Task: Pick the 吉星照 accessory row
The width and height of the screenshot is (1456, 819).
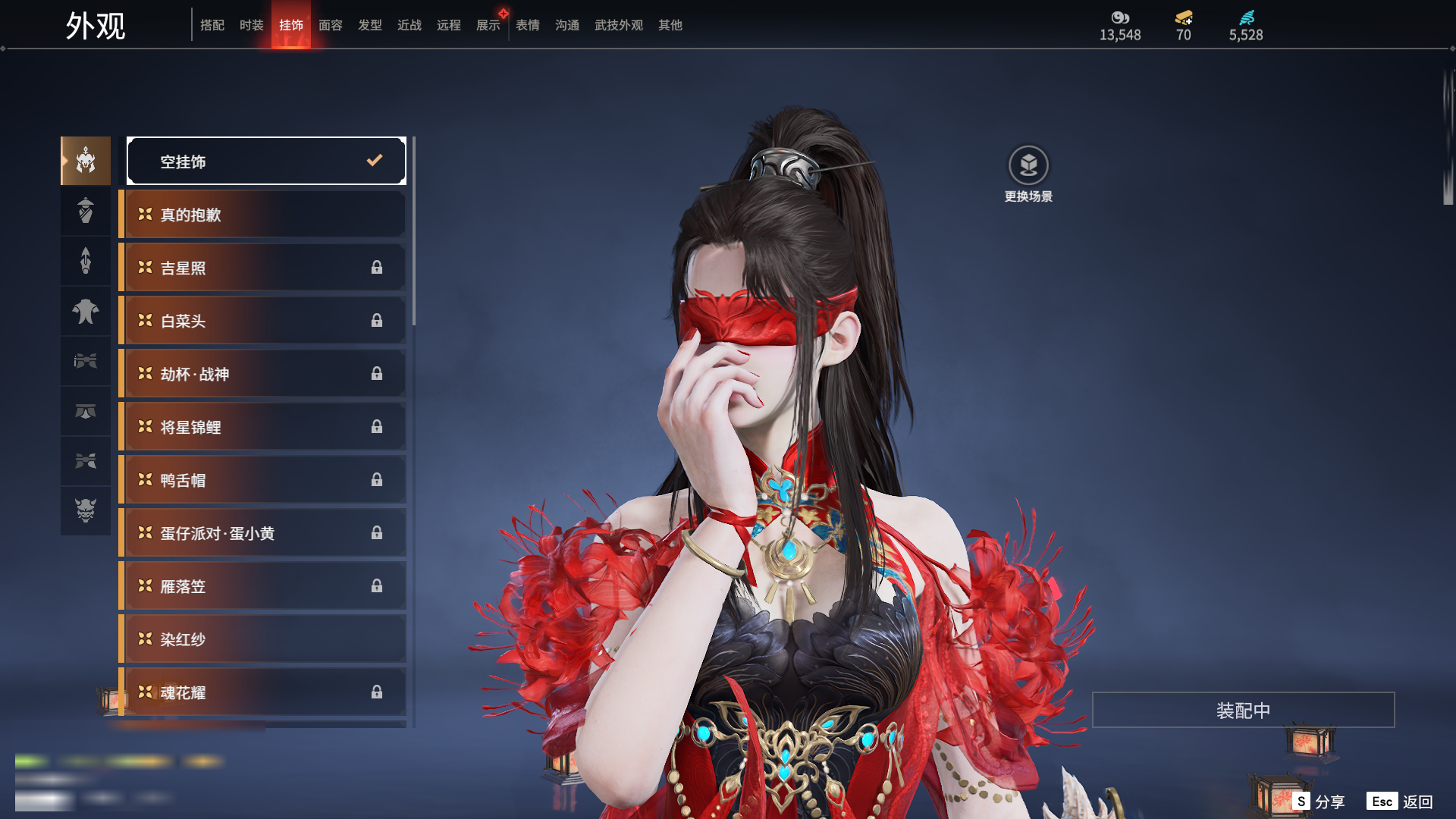Action: [x=265, y=268]
